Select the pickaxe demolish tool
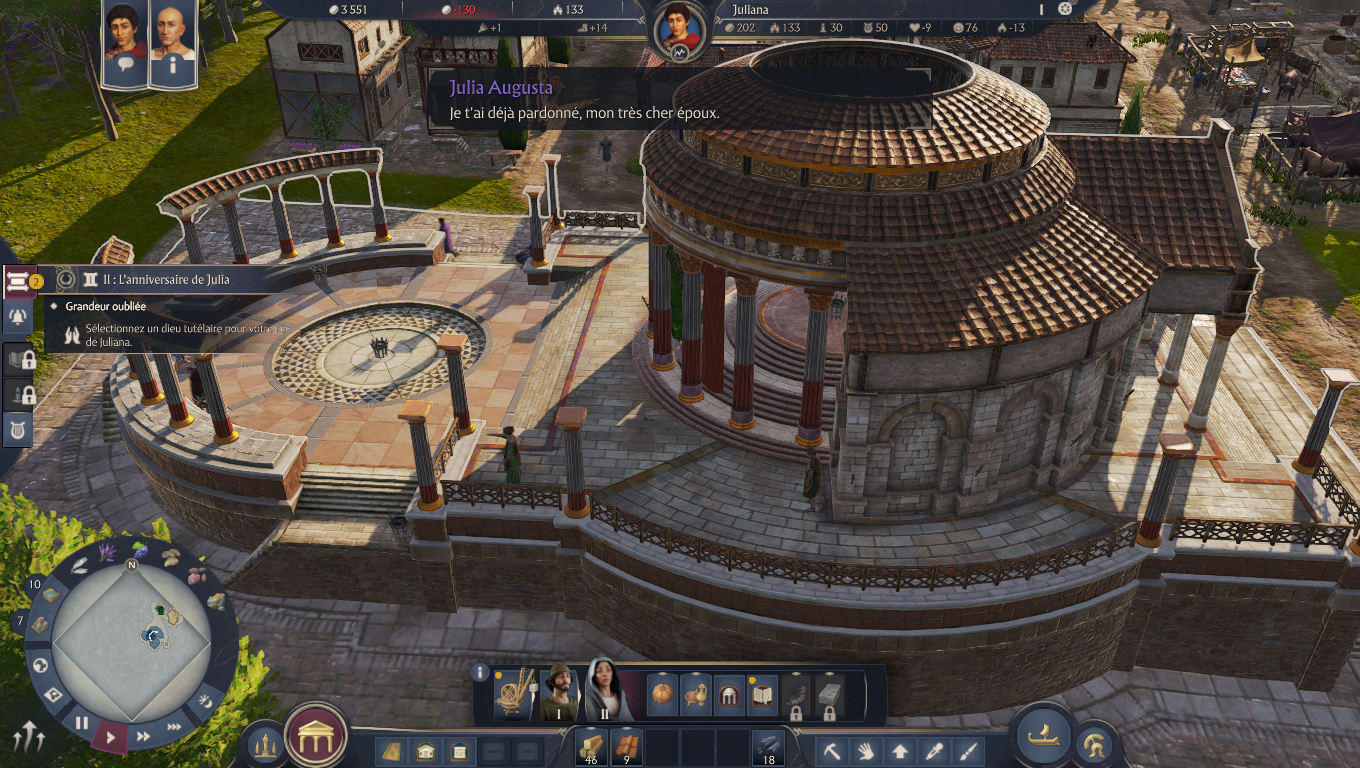This screenshot has height=768, width=1360. 832,750
